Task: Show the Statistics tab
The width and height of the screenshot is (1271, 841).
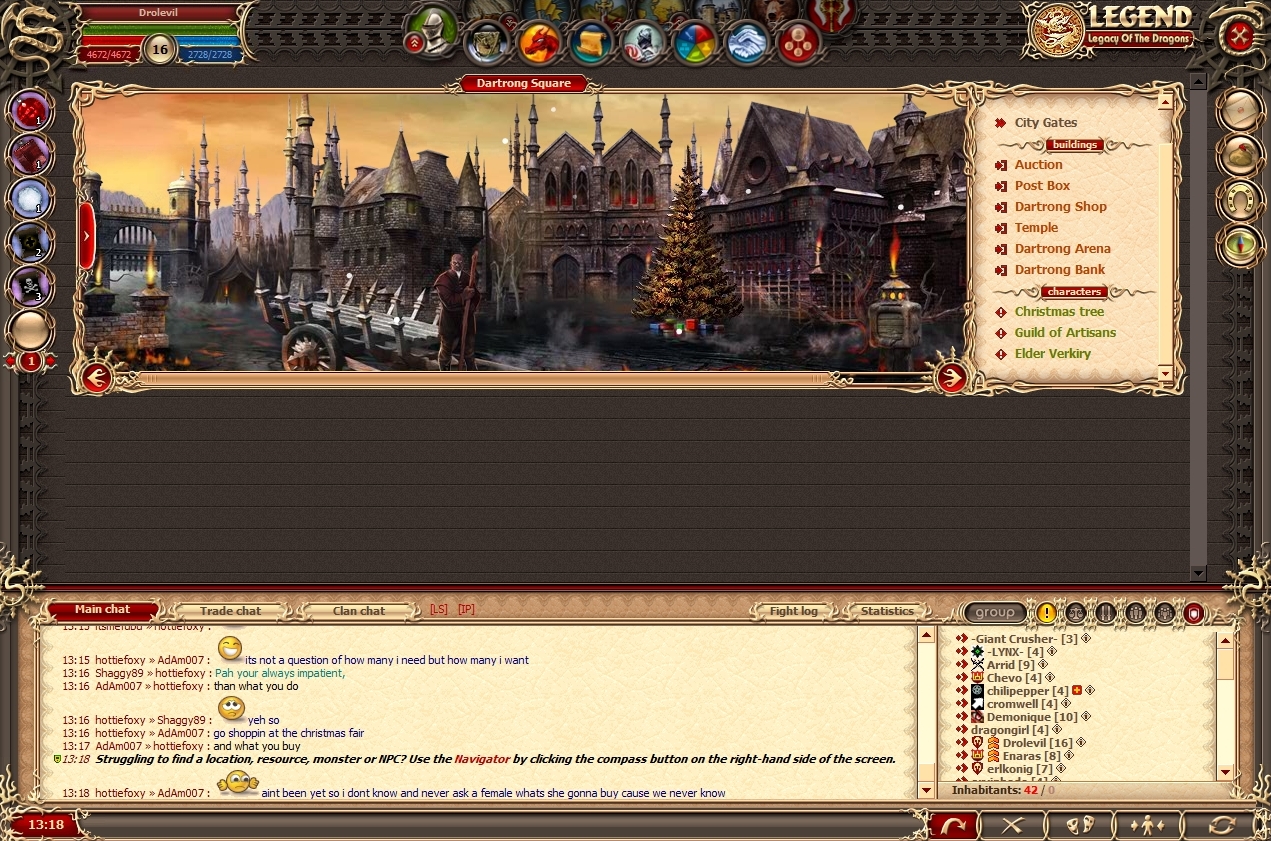Action: 887,611
